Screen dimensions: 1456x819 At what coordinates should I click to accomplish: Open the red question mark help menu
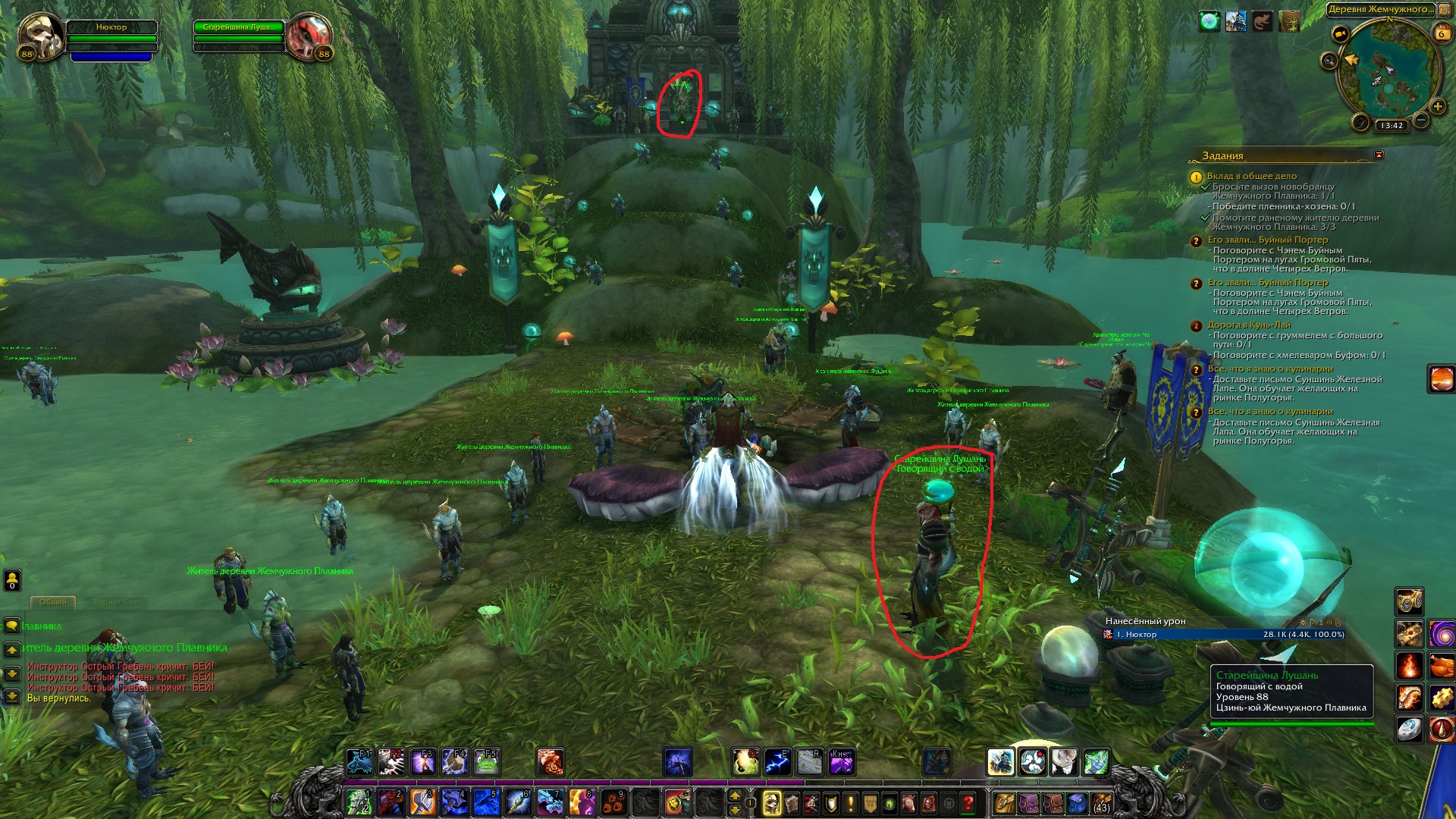(968, 802)
